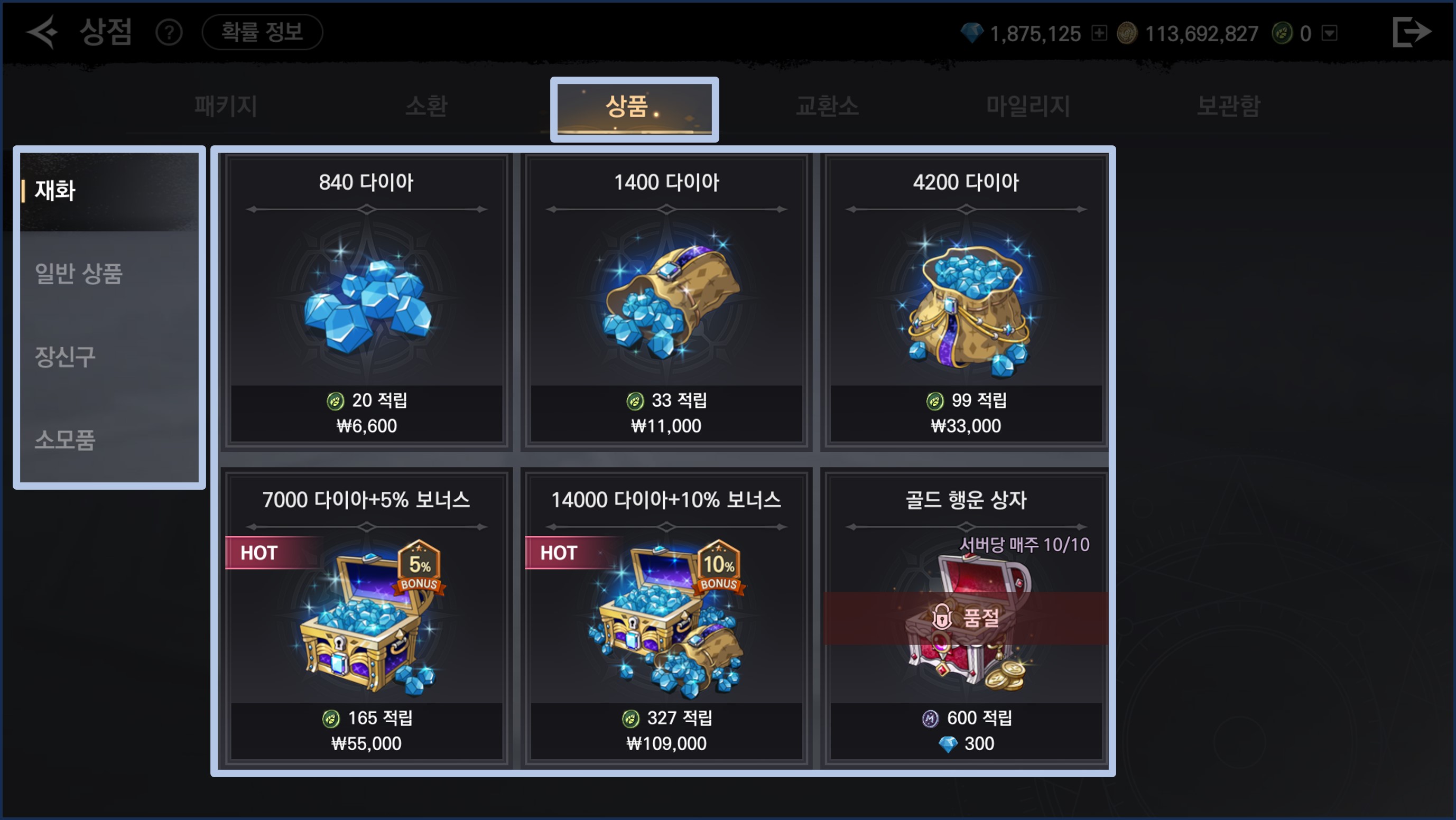Expand the green currency dropdown arrow
Viewport: 1456px width, 820px height.
(1330, 33)
